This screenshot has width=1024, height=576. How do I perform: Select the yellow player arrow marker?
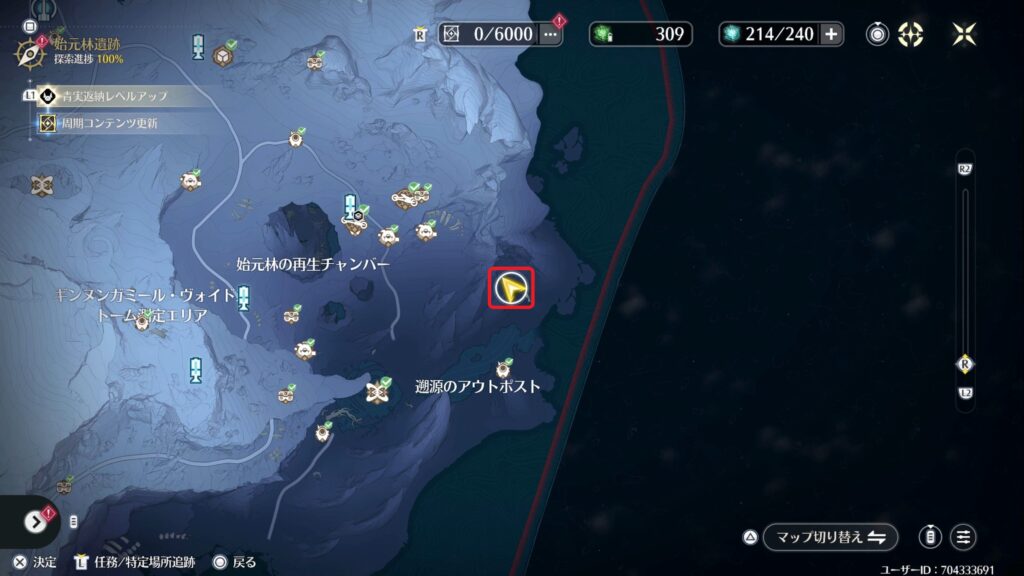click(x=512, y=289)
